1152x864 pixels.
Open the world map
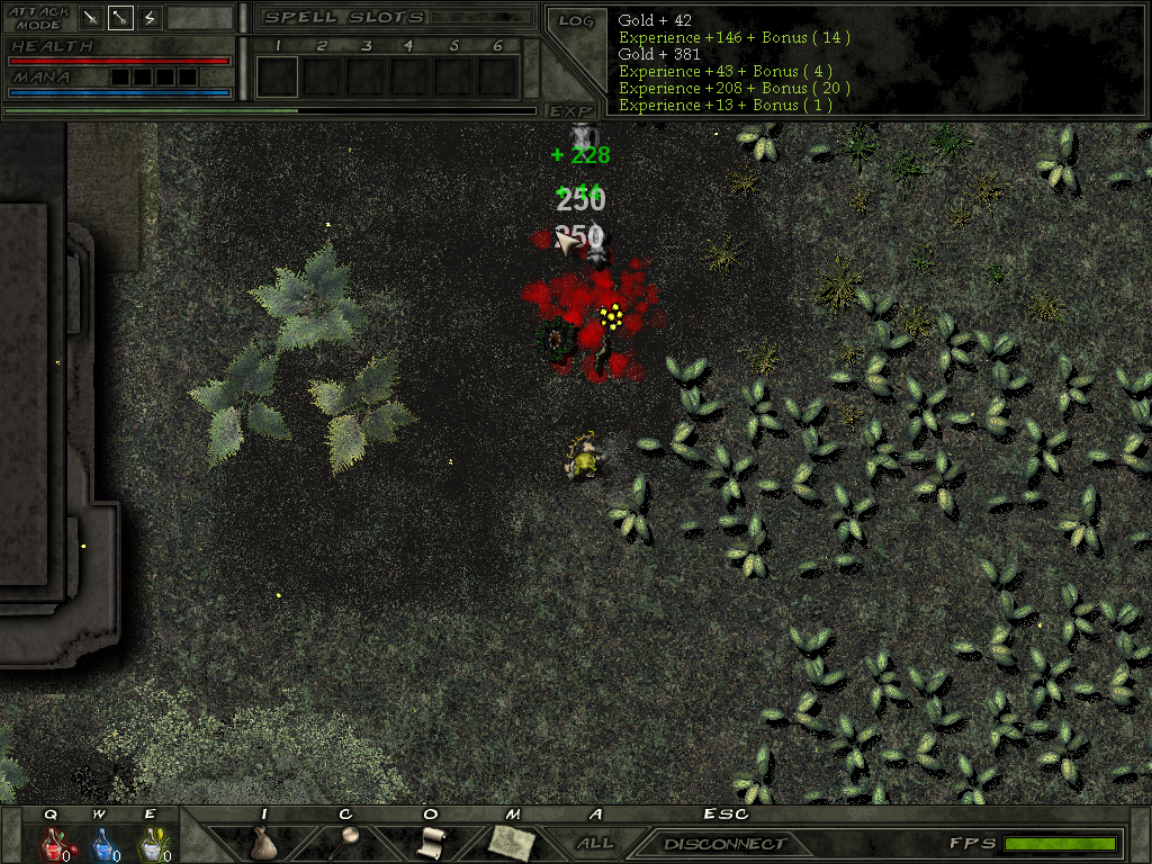tap(513, 842)
